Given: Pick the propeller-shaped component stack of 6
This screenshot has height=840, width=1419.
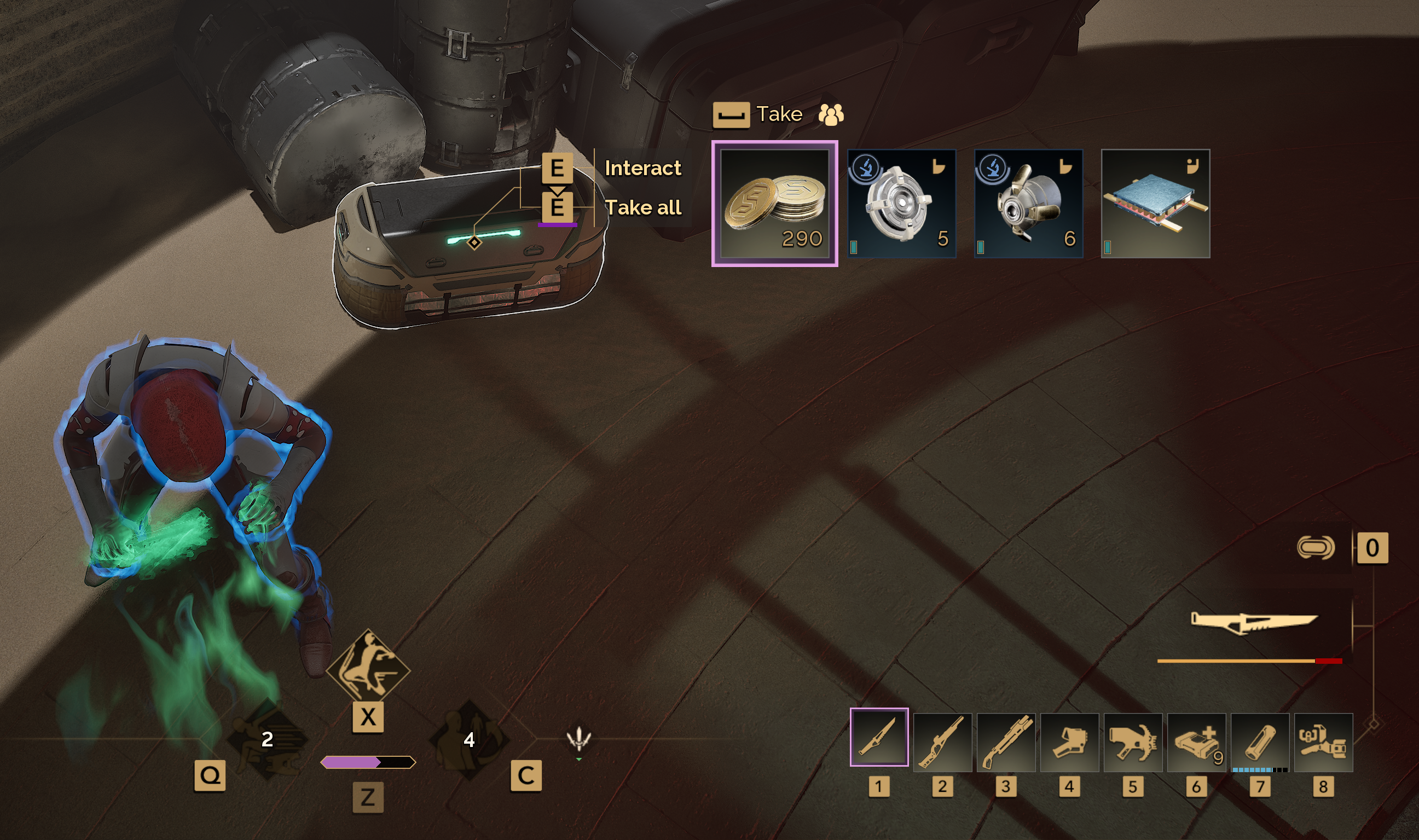Looking at the screenshot, I should coord(1028,204).
